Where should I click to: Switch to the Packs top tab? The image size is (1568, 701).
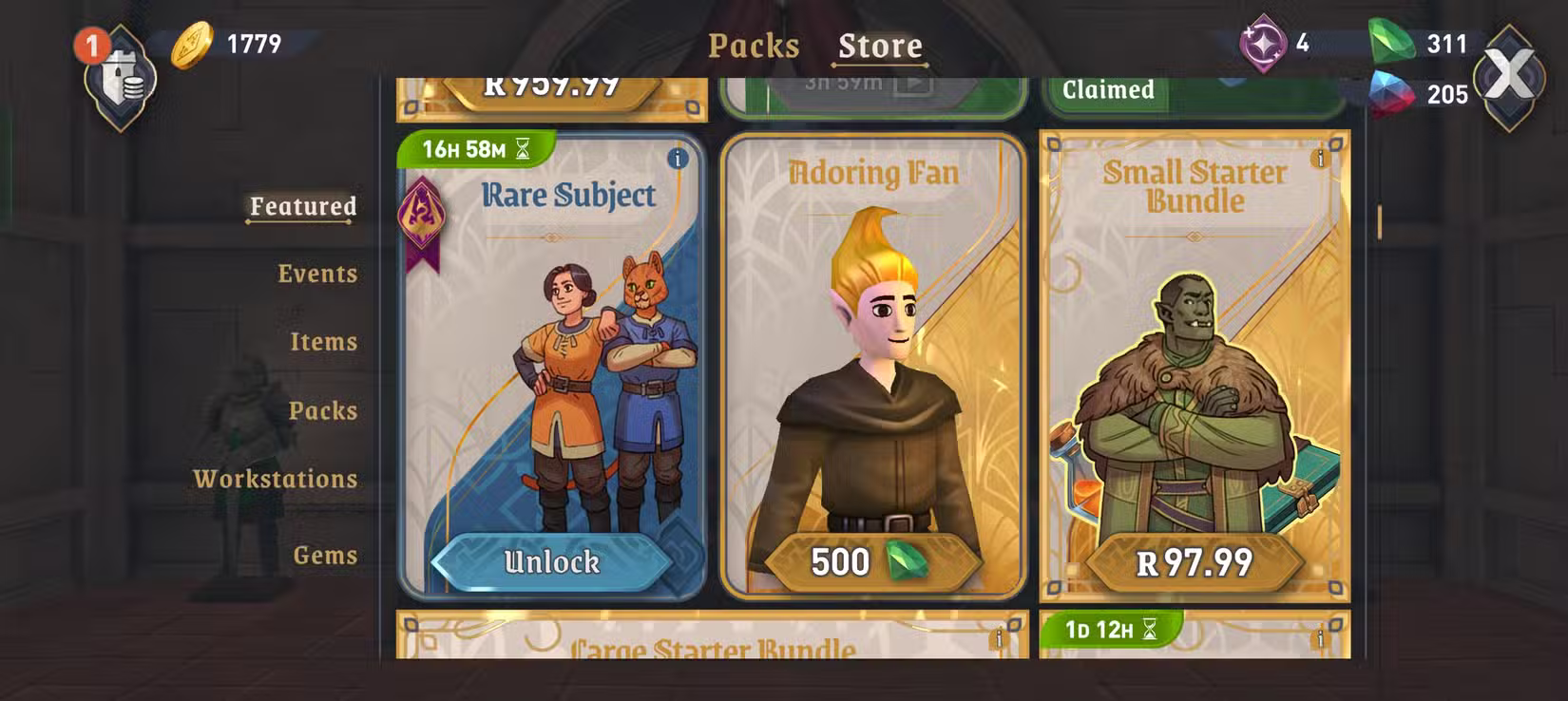754,46
